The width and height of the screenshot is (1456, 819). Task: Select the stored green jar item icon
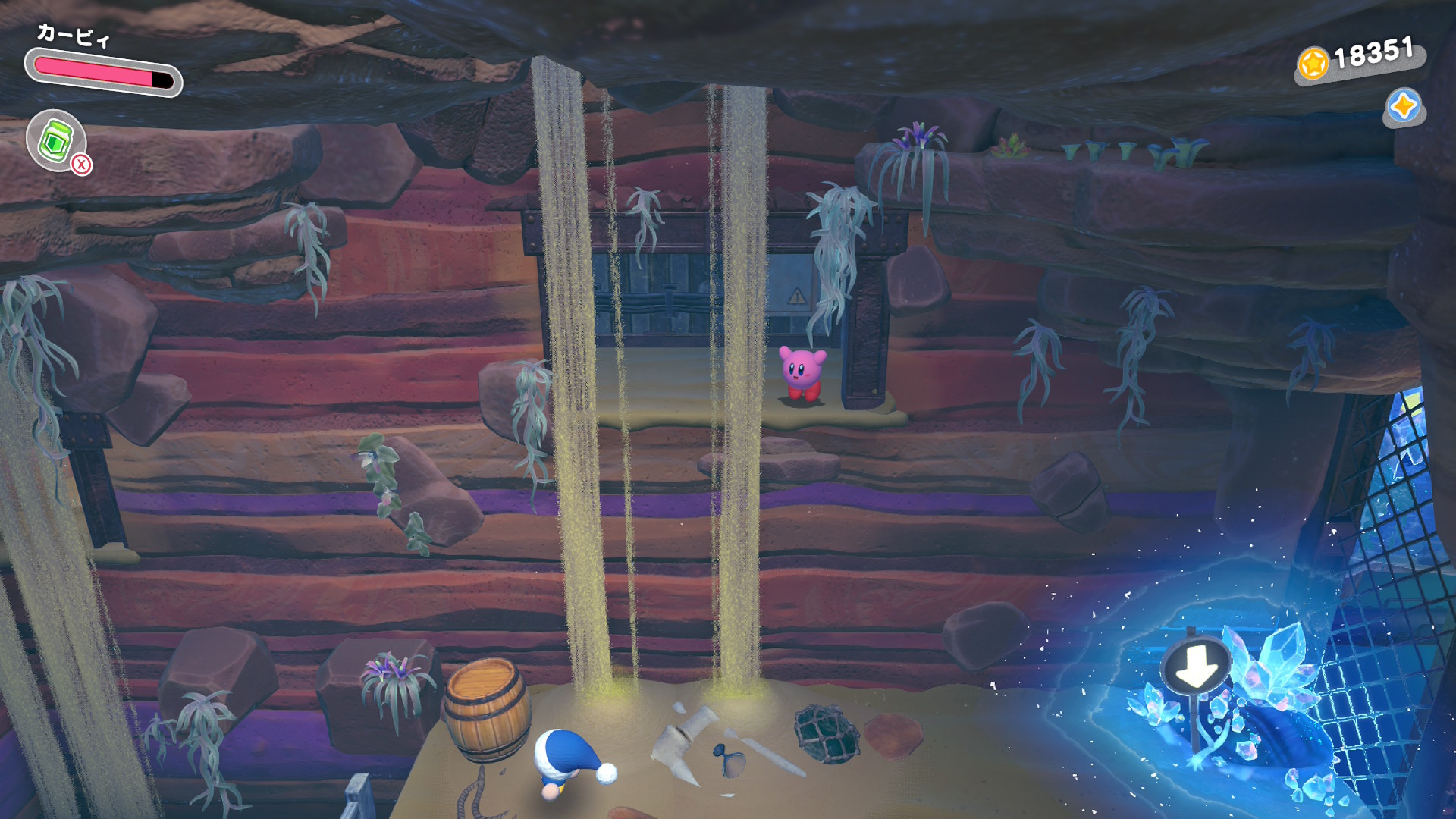[x=55, y=140]
